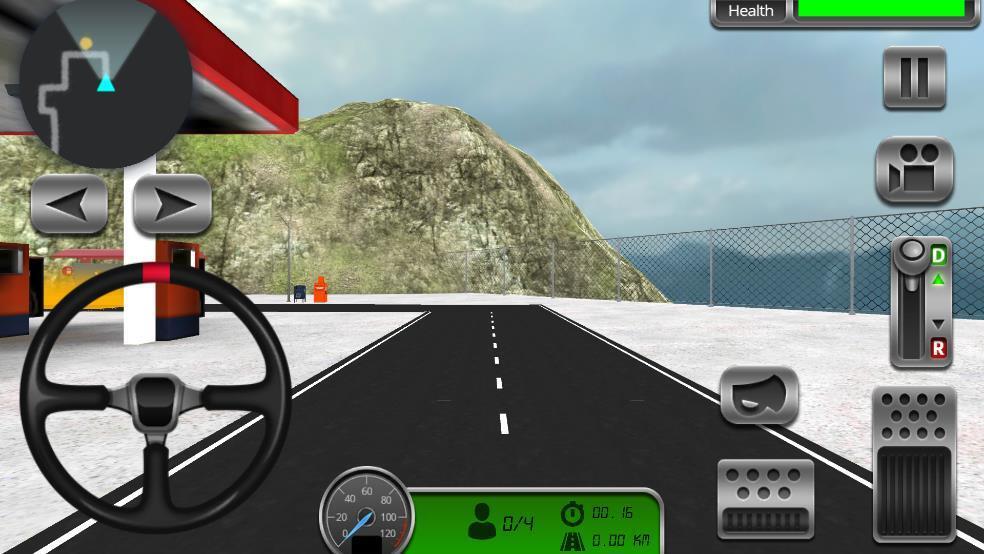984x554 pixels.
Task: Step on the accelerator pedal
Action: [914, 465]
